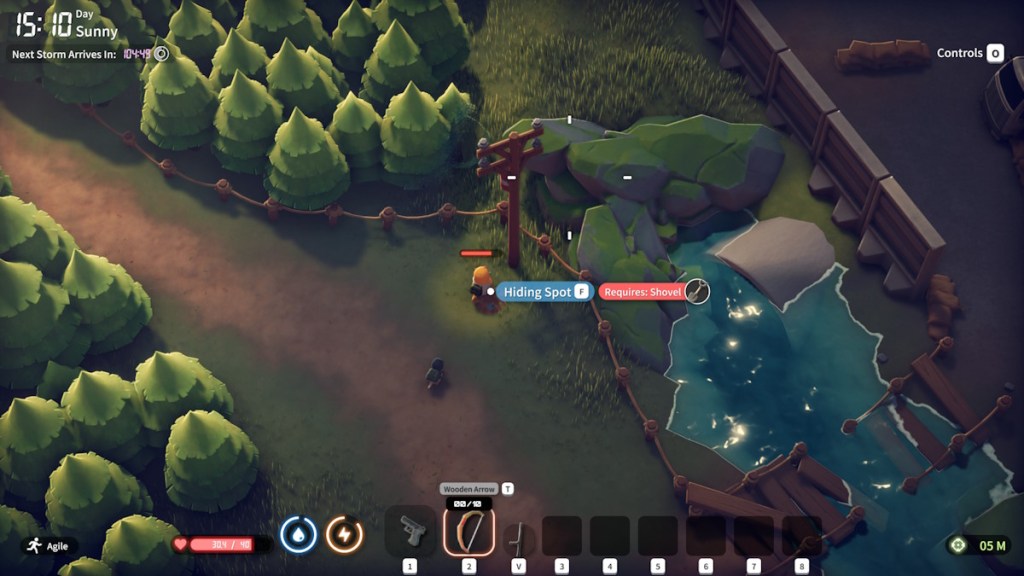Click the water droplet thirst gauge
Image resolution: width=1024 pixels, height=576 pixels.
tap(298, 534)
